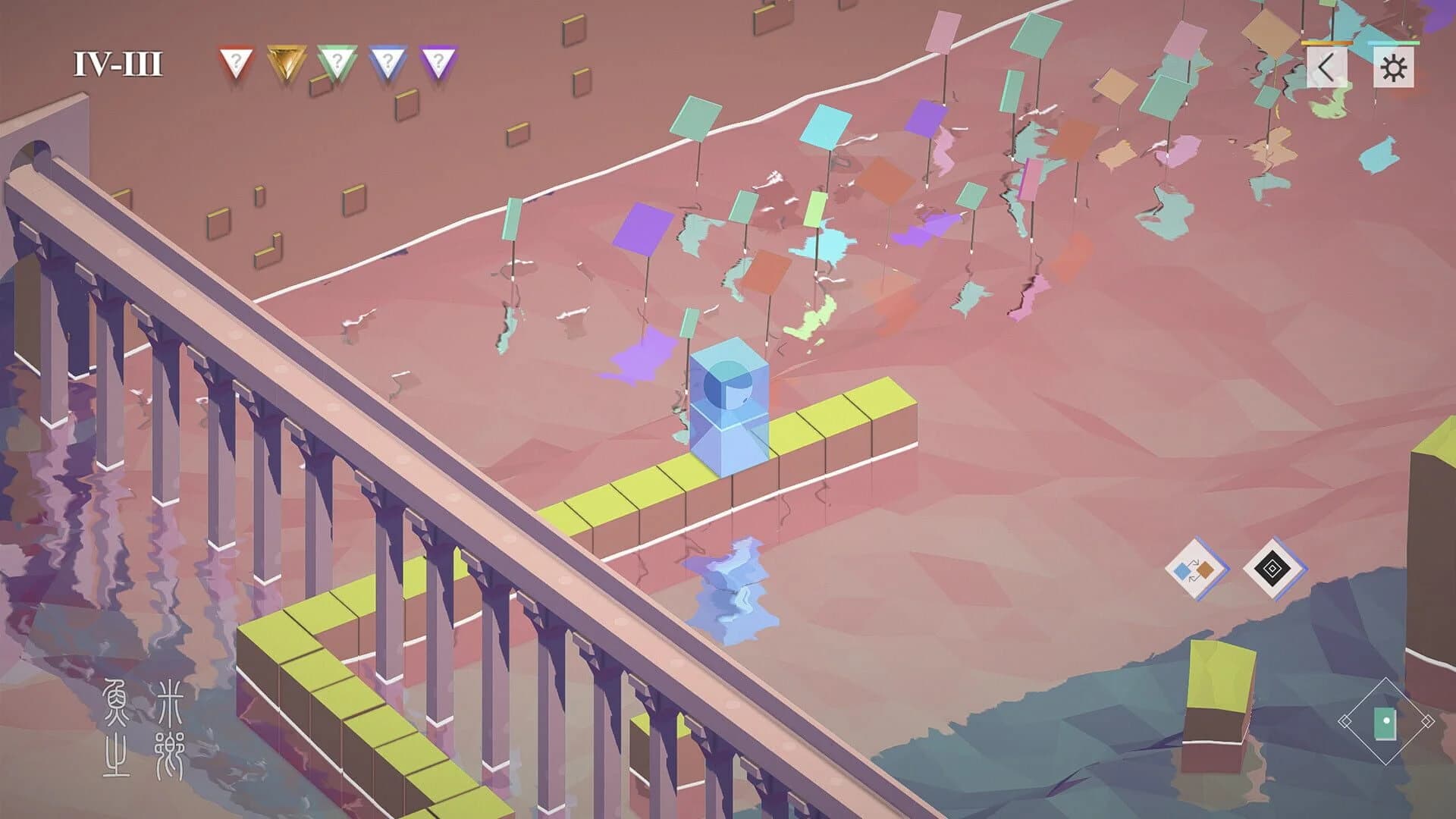Select the red question-mark triangle badge
Viewport: 1456px width, 819px height.
coord(235,58)
